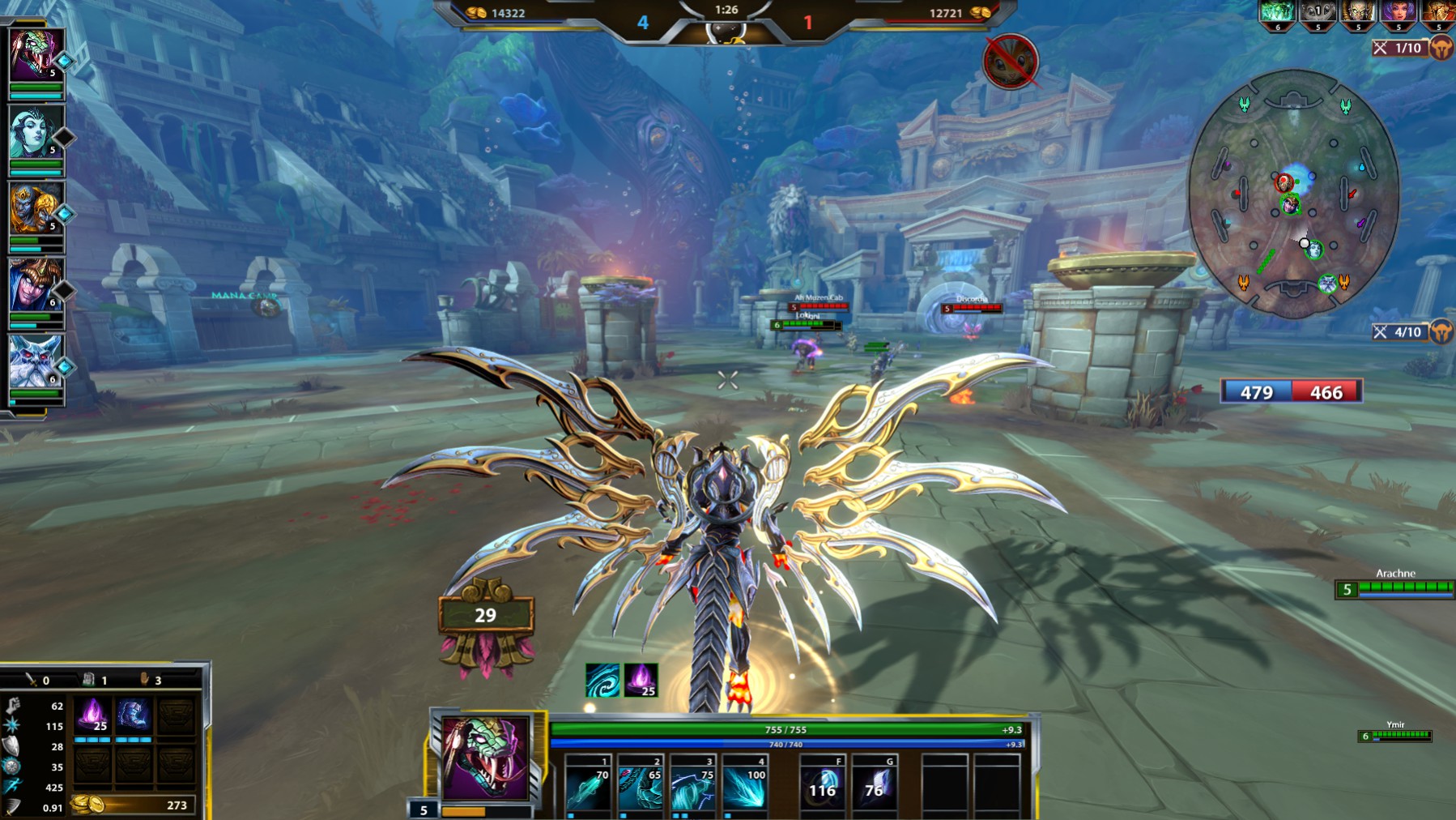This screenshot has width=1456, height=820.
Task: Select the blue boots item slot
Action: pyautogui.click(x=134, y=715)
